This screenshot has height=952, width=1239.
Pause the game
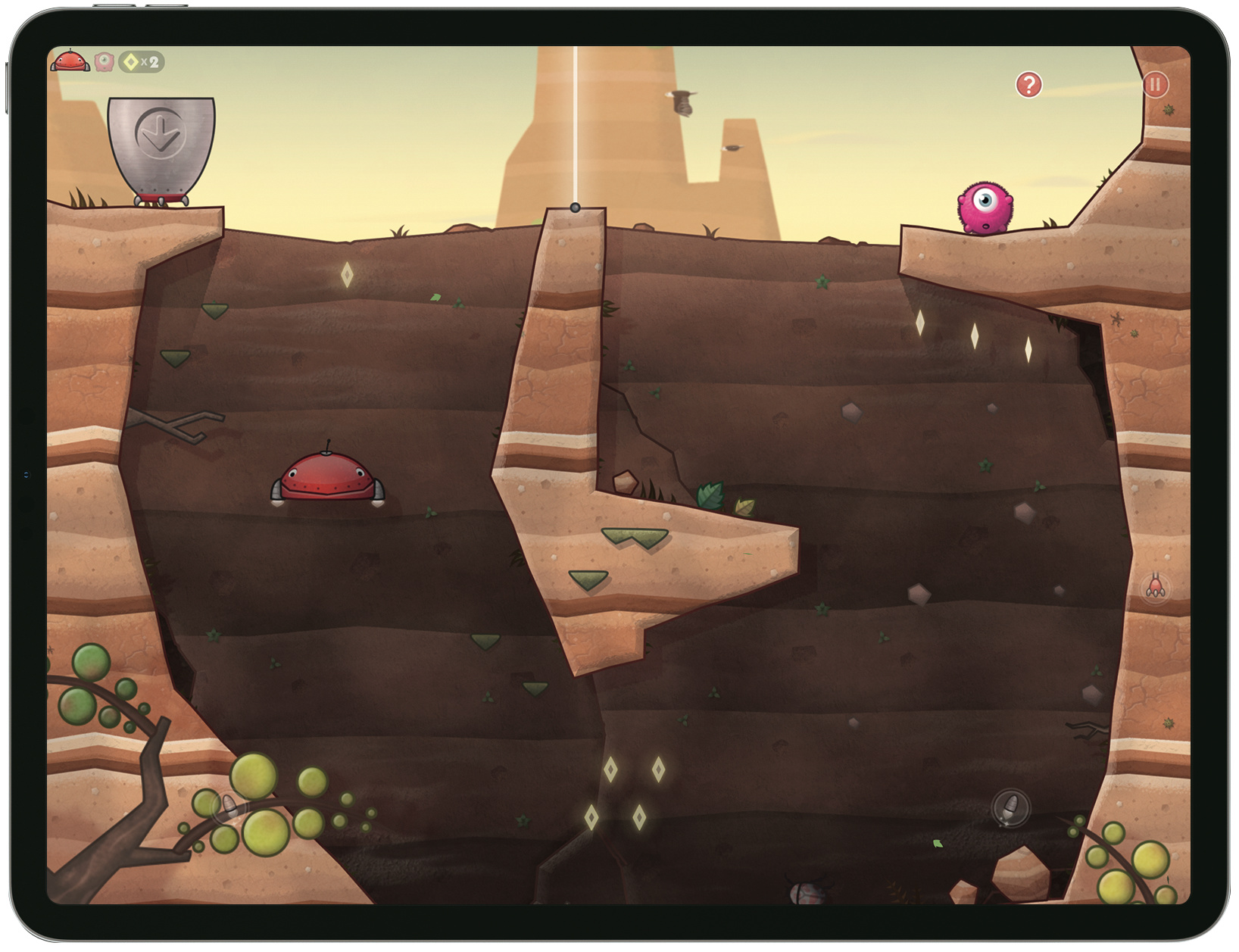[x=1155, y=85]
